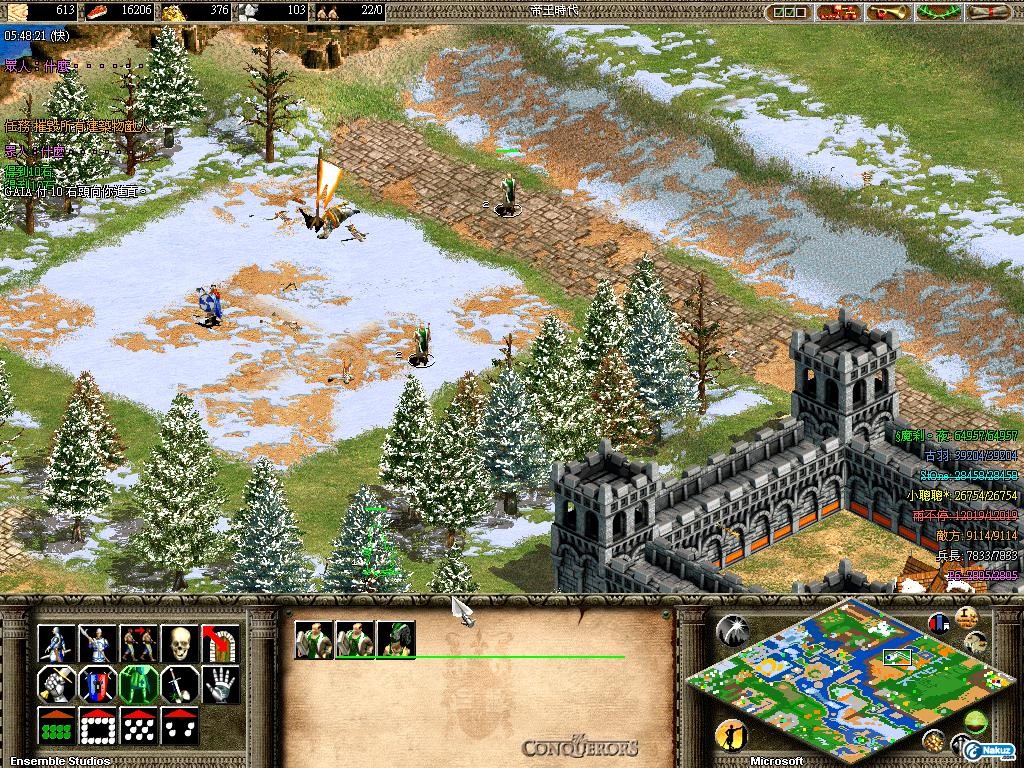
Task: Click the open hand stop command
Action: point(220,685)
